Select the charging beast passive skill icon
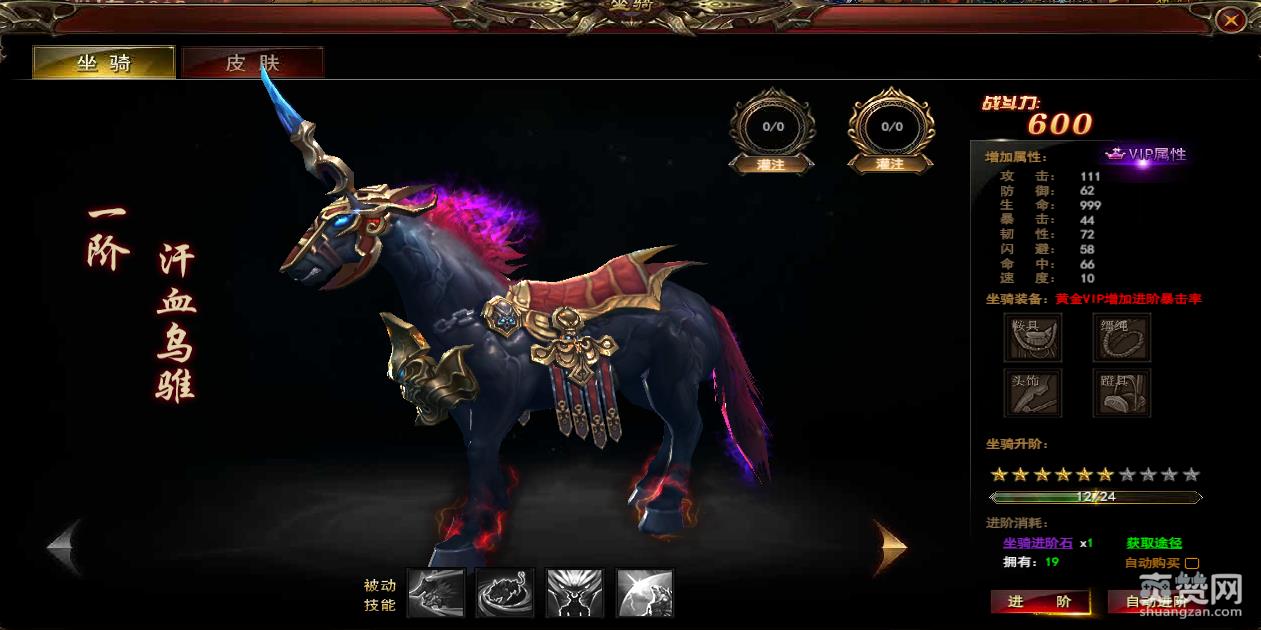 [x=436, y=593]
